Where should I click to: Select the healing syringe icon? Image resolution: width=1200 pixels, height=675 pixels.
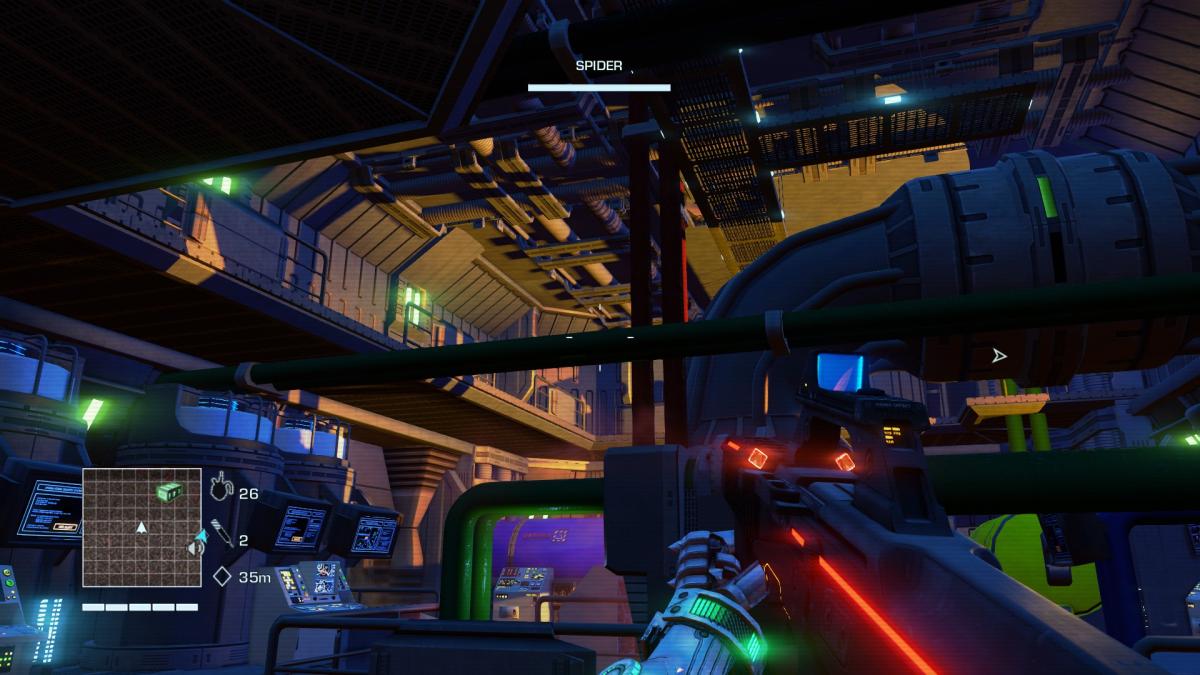pyautogui.click(x=222, y=535)
